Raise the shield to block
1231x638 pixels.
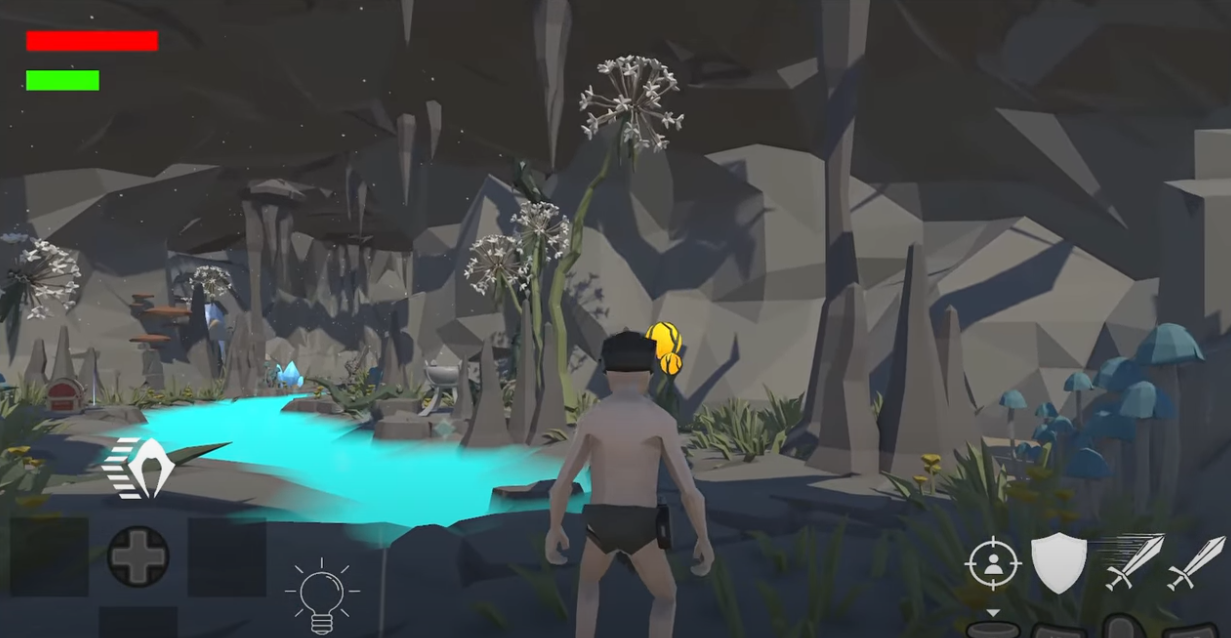click(1059, 562)
